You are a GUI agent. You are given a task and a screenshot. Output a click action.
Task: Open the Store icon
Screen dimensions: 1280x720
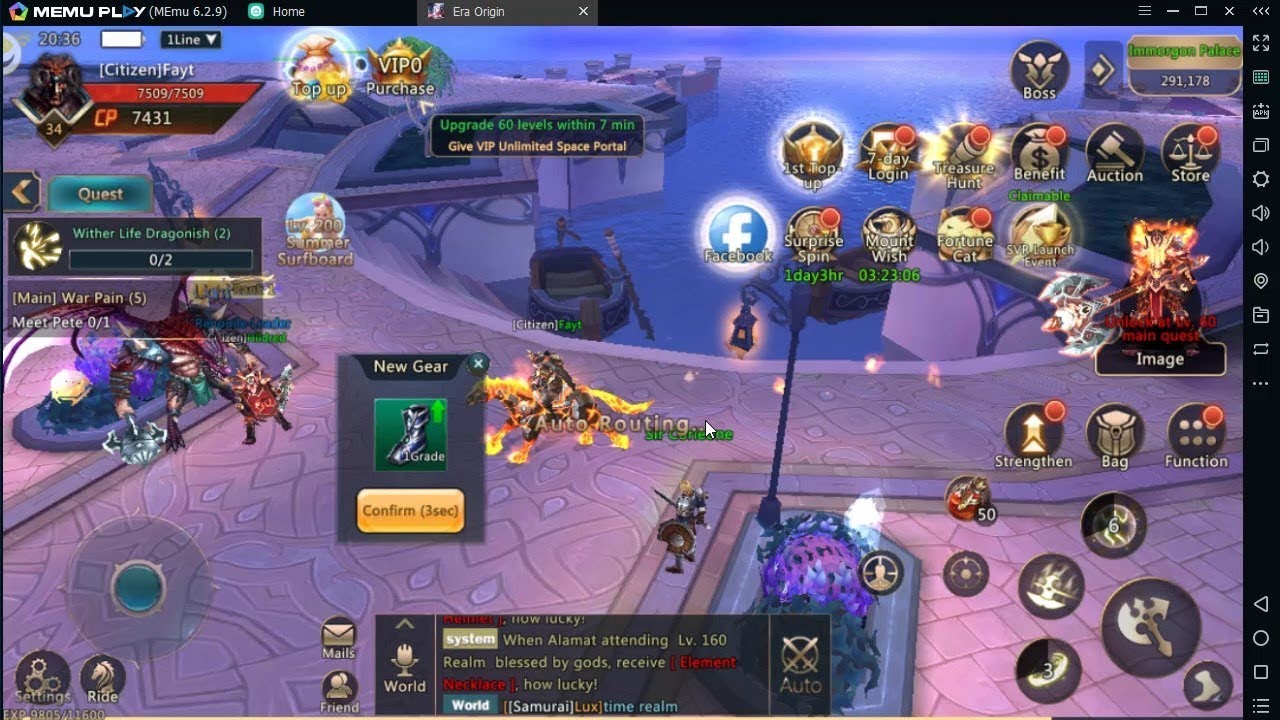(x=1190, y=155)
